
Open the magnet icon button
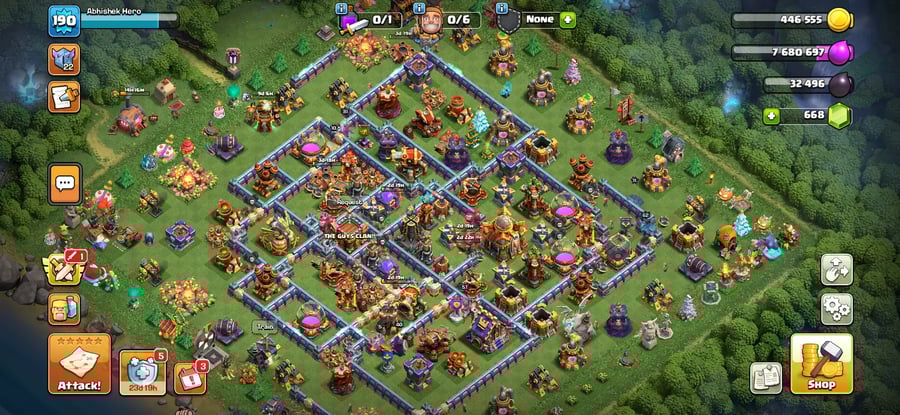836,268
